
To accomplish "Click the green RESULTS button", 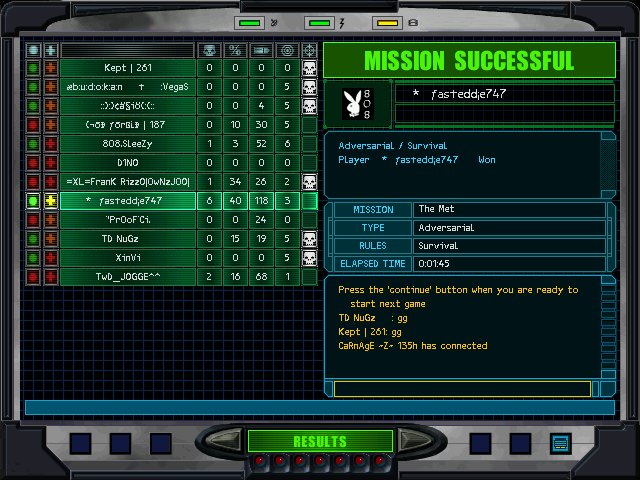I will [x=319, y=441].
